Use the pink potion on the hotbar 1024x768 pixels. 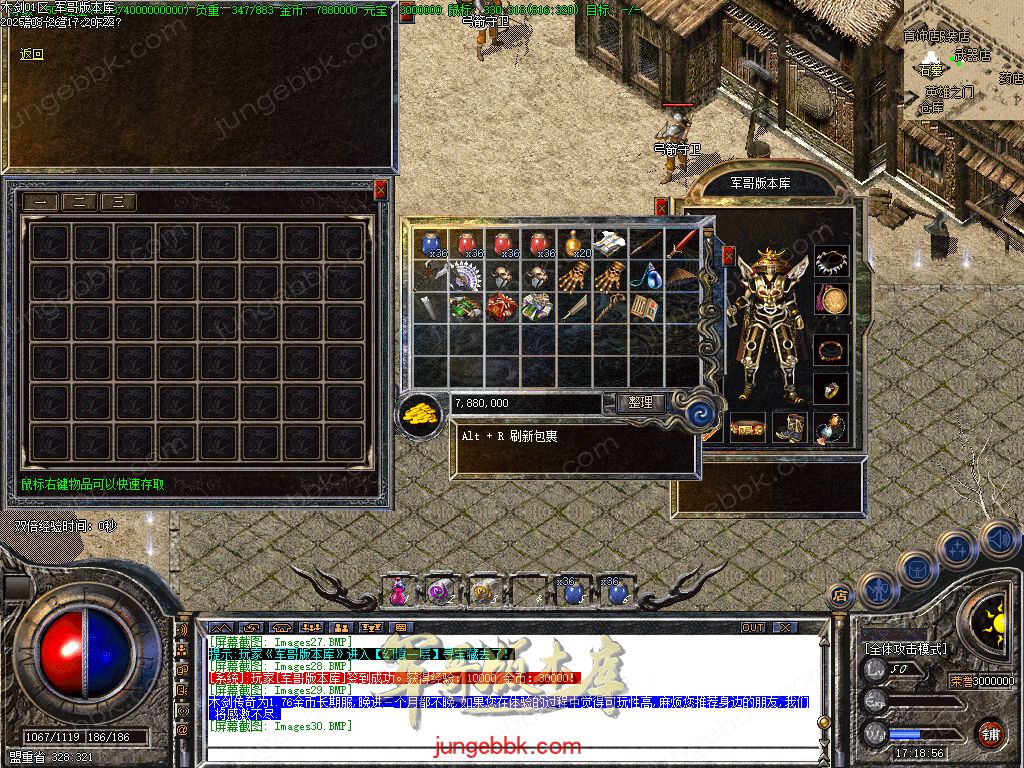pos(399,591)
